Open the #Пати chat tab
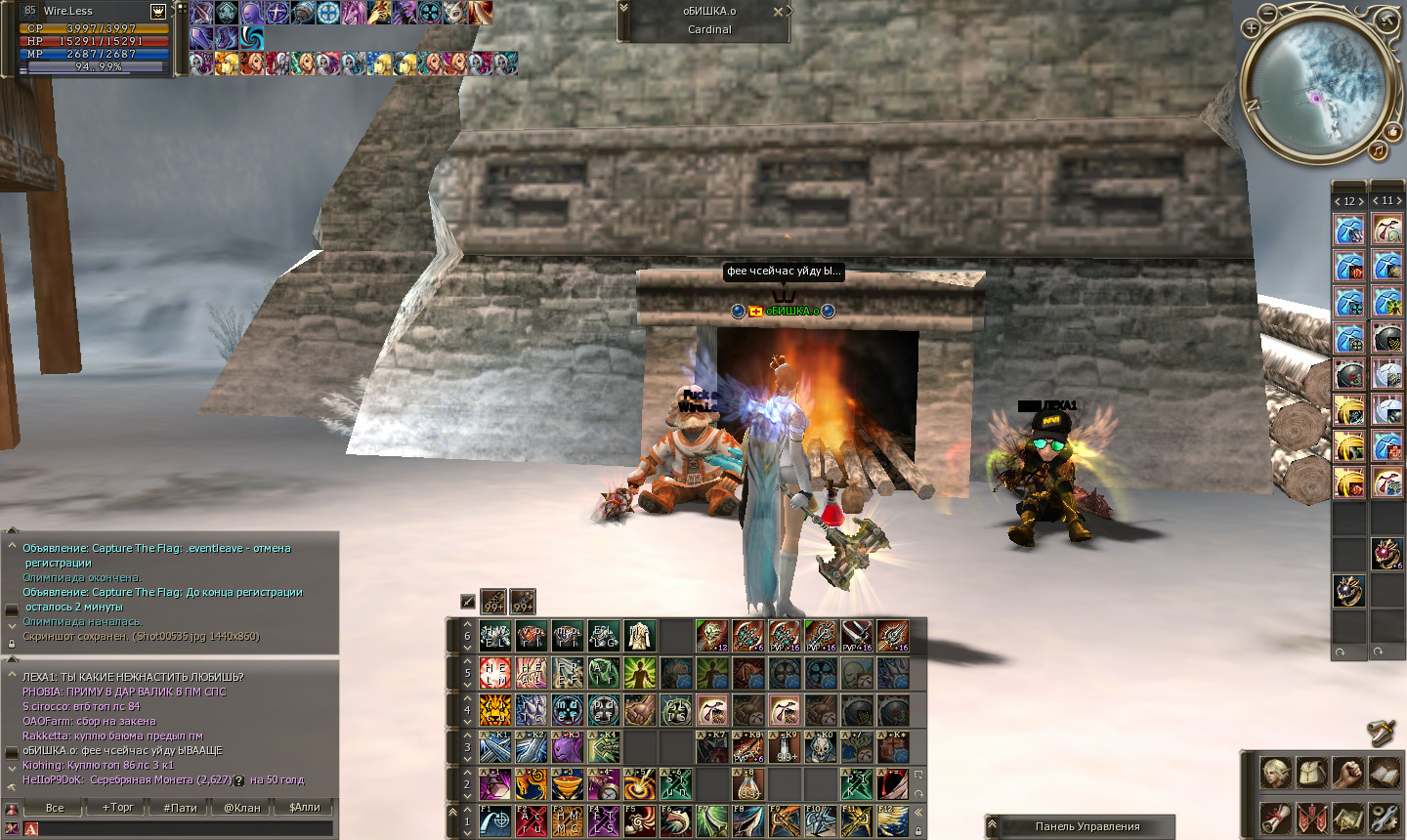Screen dimensions: 1407x840 [x=180, y=808]
